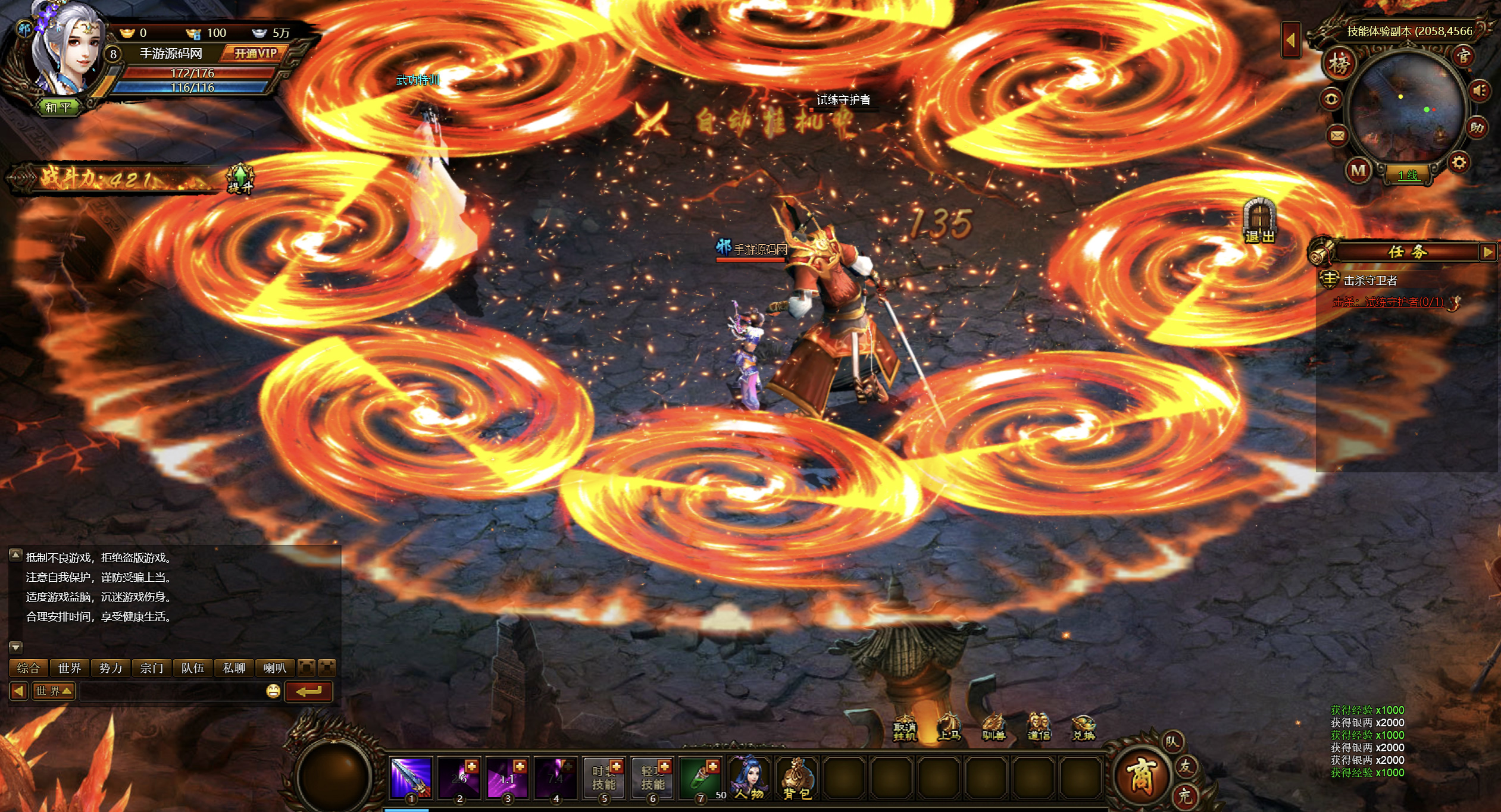Select the 1线 server line button
The width and height of the screenshot is (1501, 812).
point(1408,175)
